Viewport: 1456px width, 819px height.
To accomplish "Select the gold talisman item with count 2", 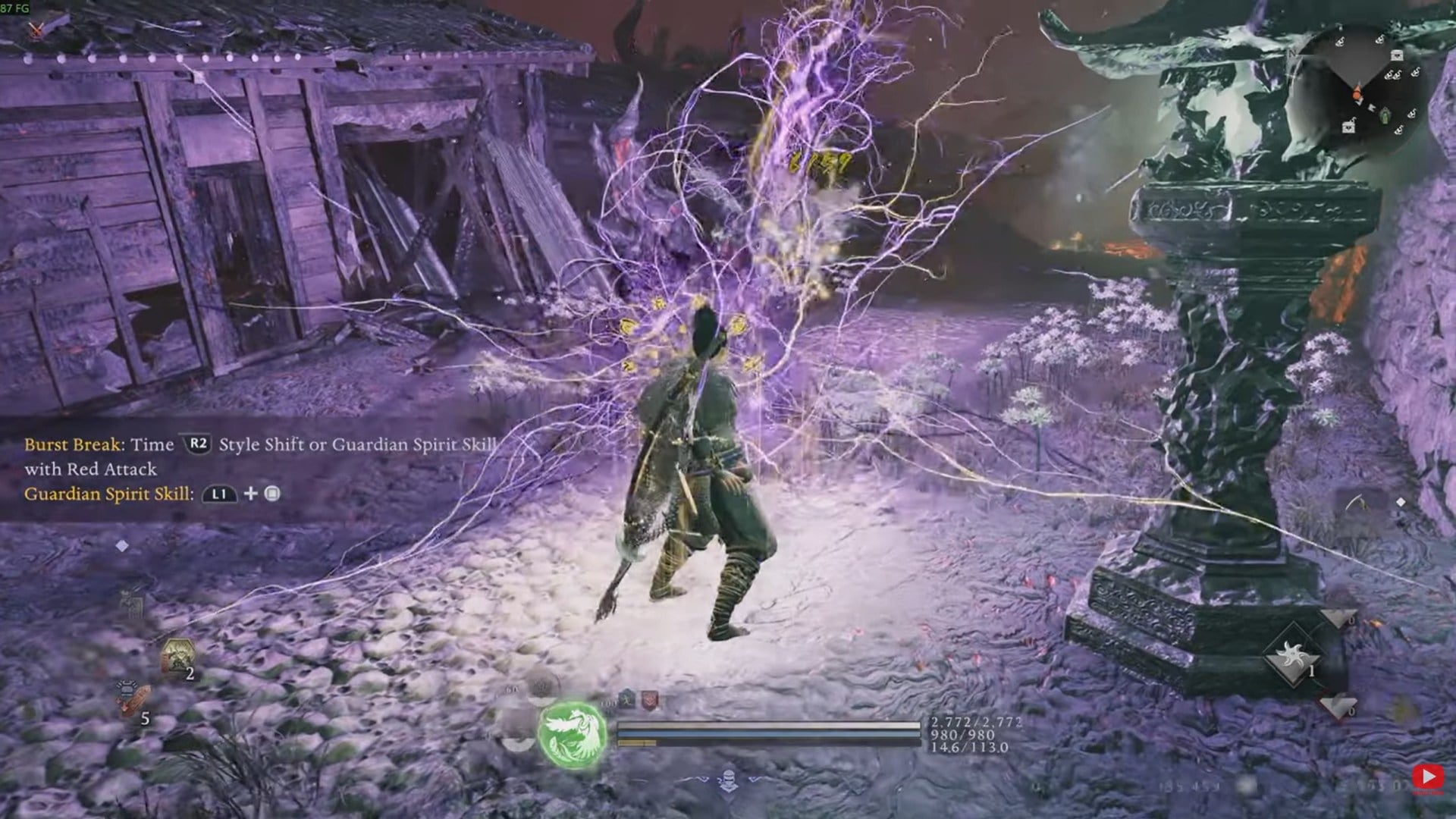I will pyautogui.click(x=177, y=657).
